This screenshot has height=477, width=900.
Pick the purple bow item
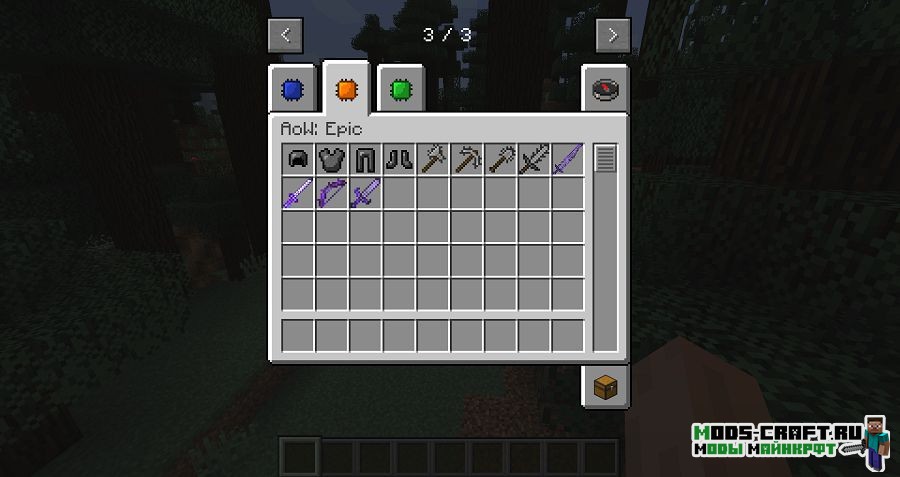pos(332,192)
